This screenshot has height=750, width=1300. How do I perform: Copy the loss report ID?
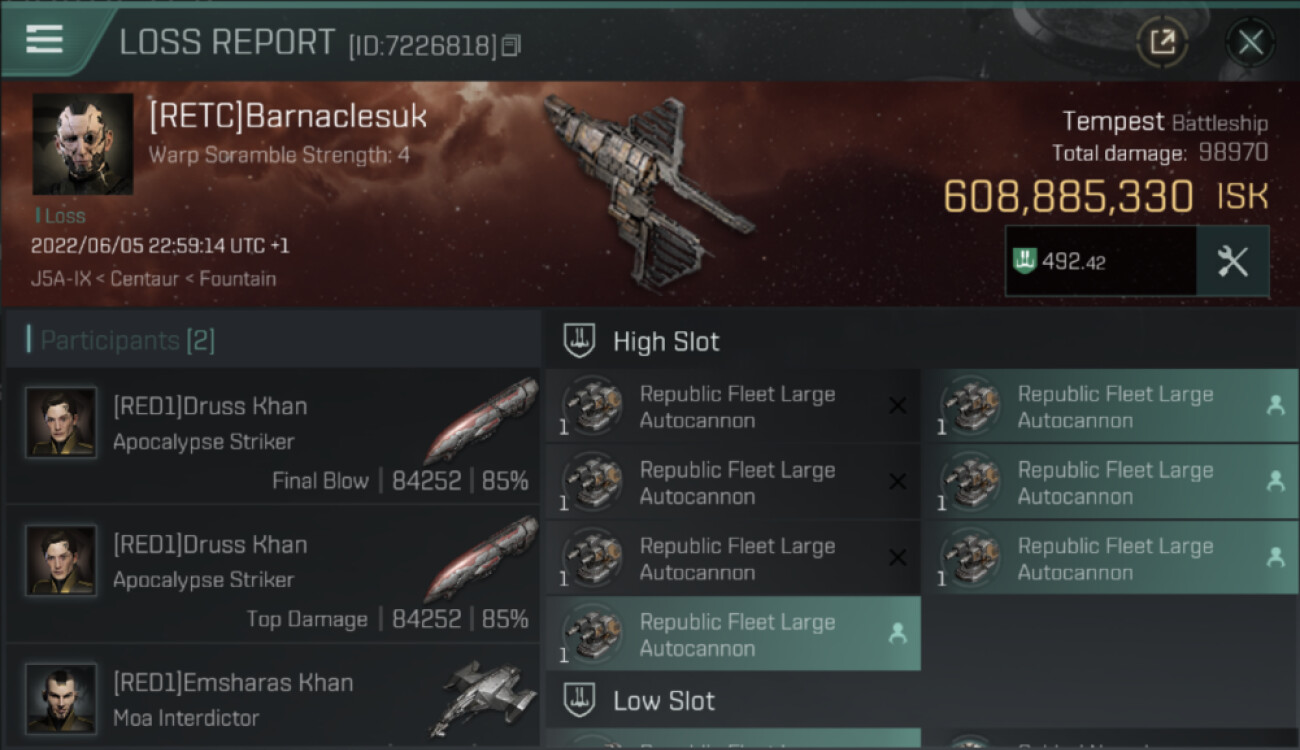pyautogui.click(x=512, y=45)
